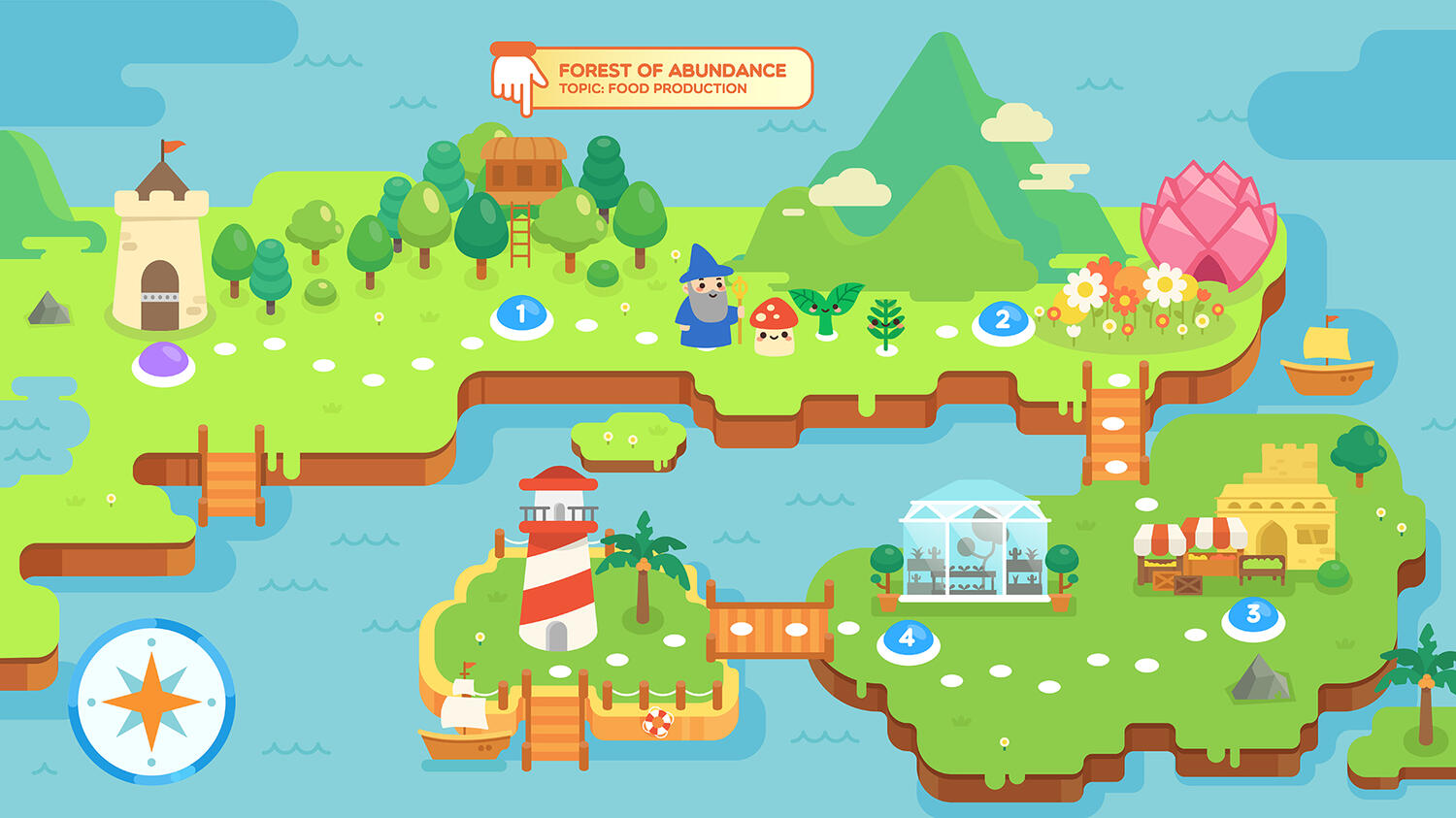Open the compass navigation button
This screenshot has height=818, width=1456.
coord(151,701)
